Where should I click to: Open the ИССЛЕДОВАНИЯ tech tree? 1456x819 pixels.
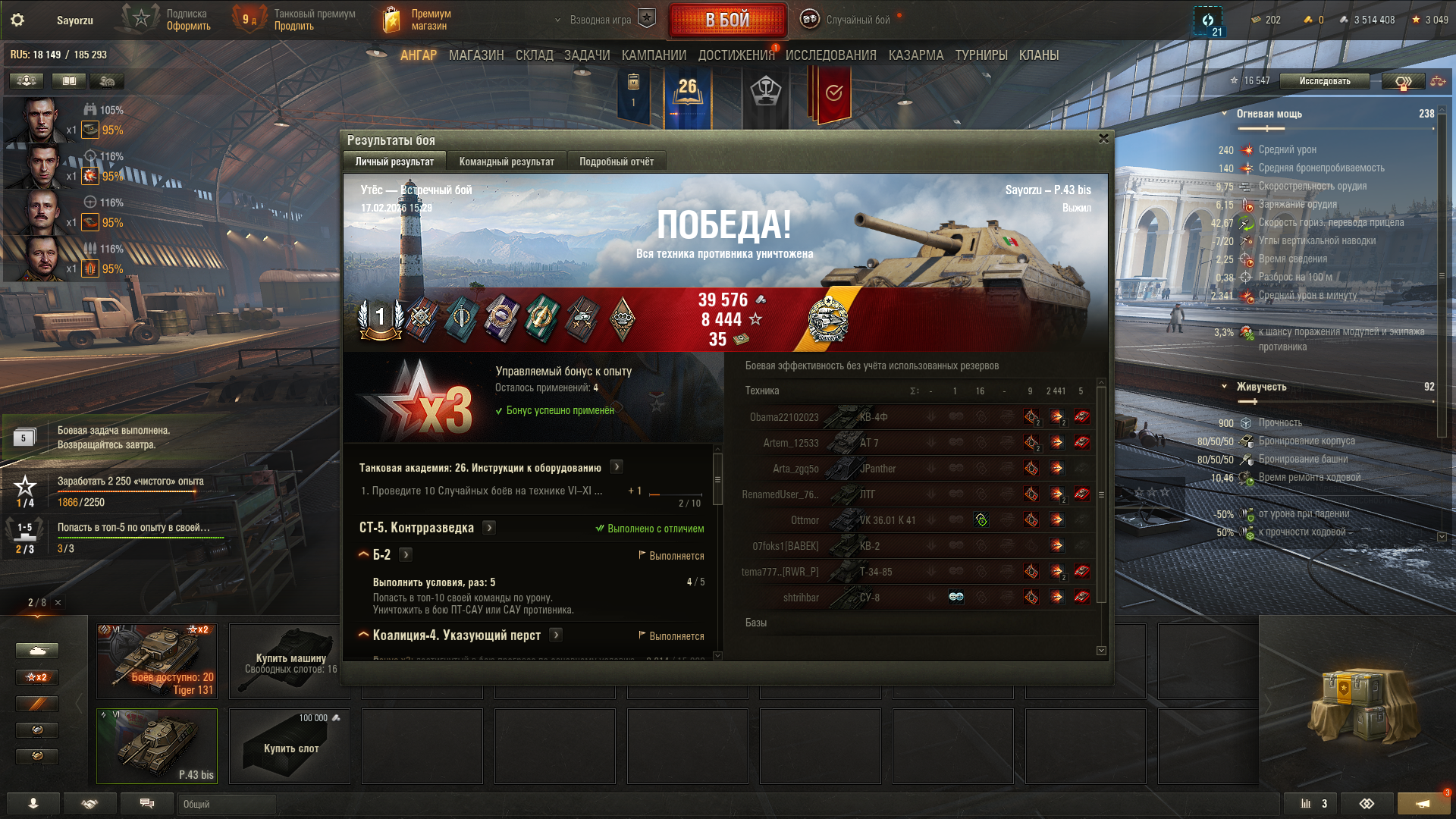[x=830, y=55]
